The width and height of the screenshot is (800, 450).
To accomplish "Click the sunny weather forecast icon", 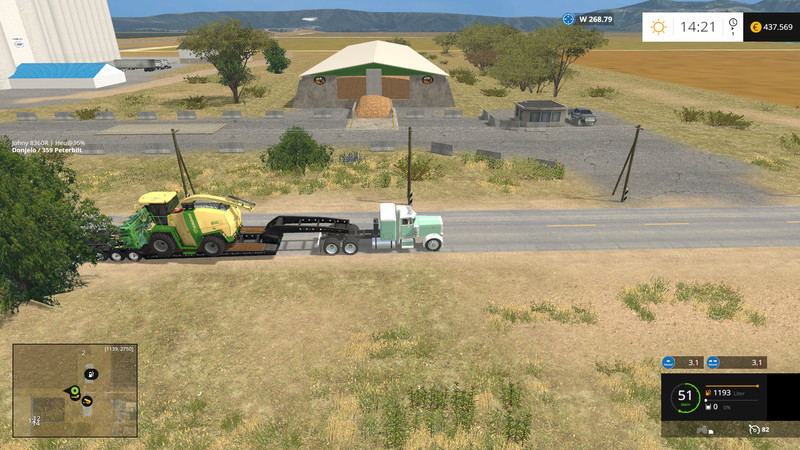I will [658, 27].
